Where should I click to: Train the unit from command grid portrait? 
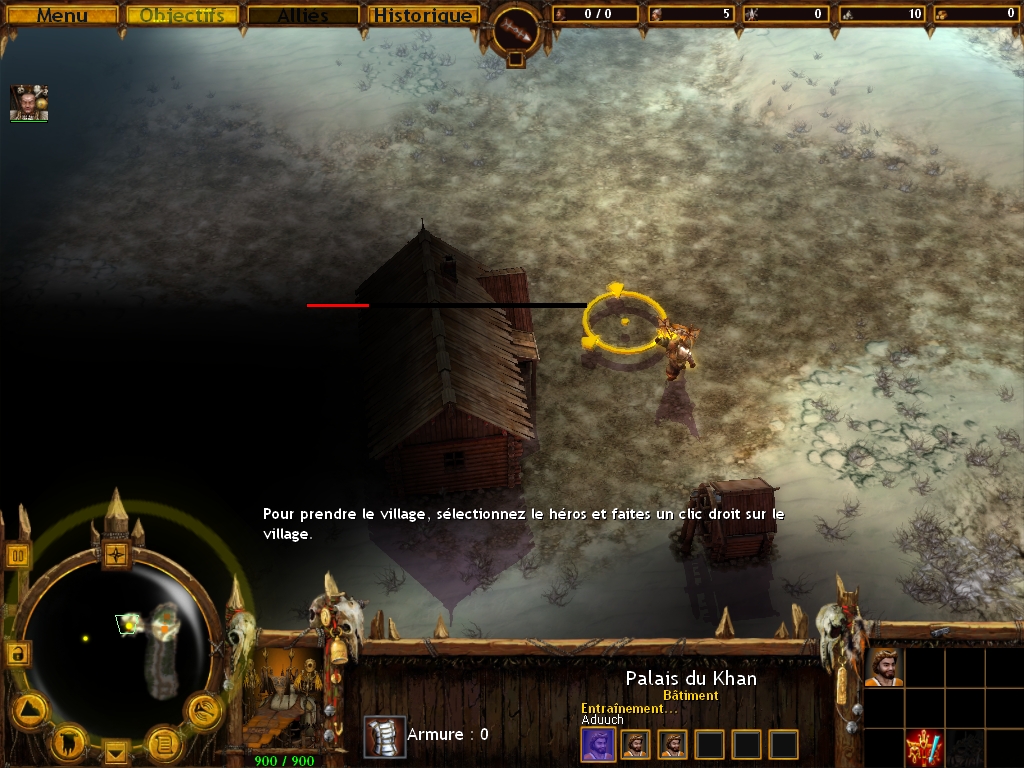[884, 667]
